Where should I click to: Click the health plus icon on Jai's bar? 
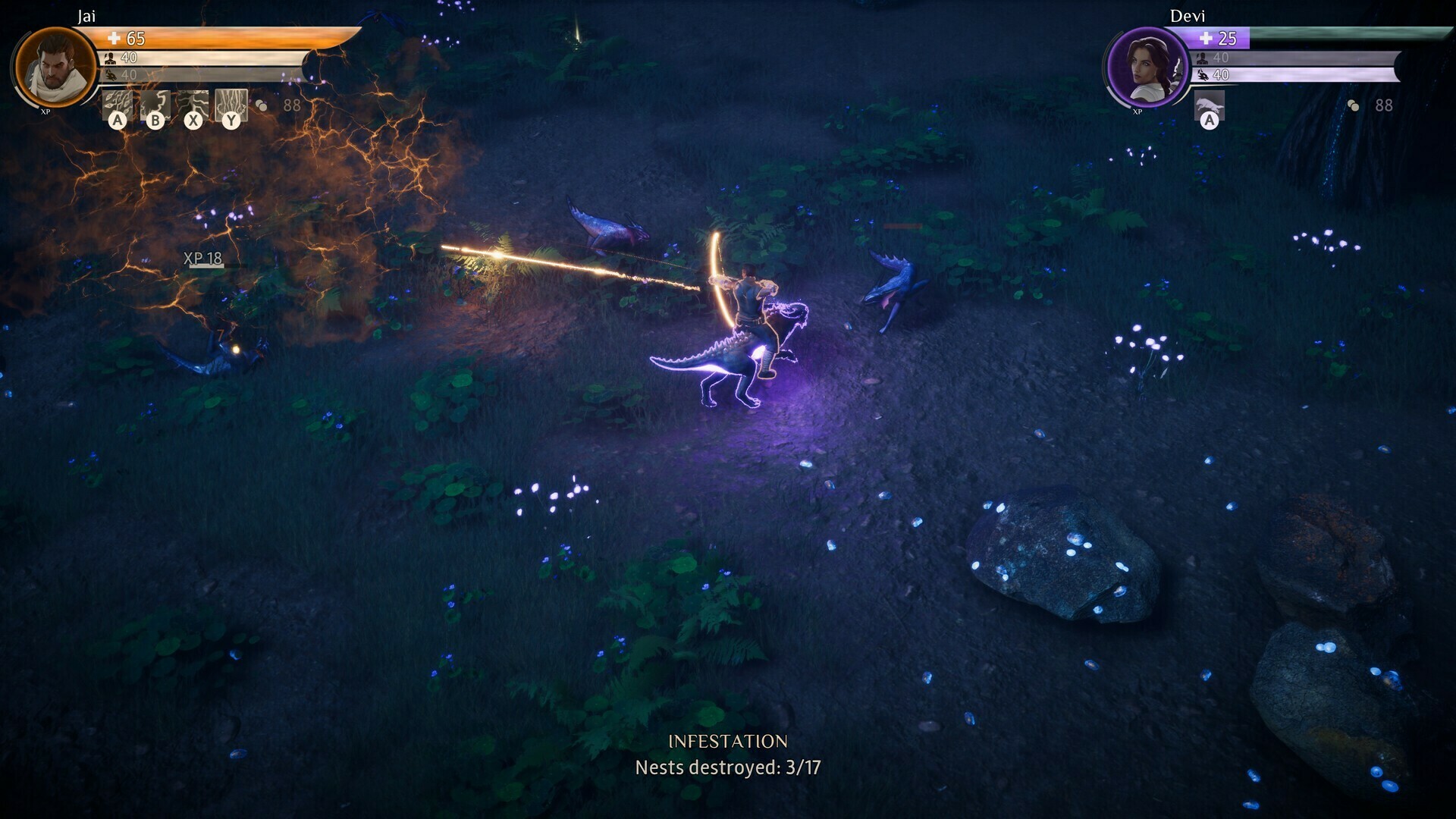point(115,39)
